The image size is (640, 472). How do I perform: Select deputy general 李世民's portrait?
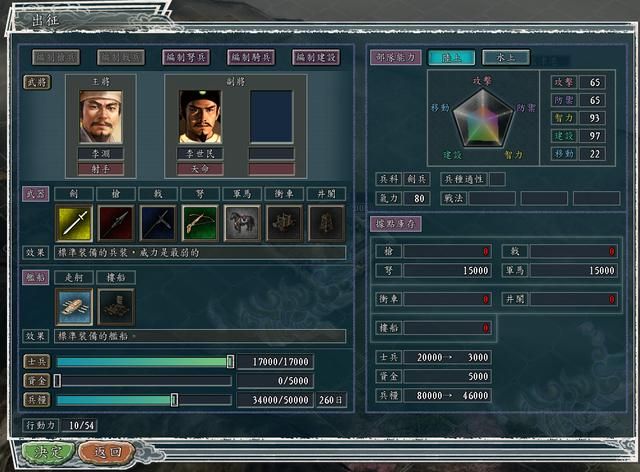click(x=200, y=116)
